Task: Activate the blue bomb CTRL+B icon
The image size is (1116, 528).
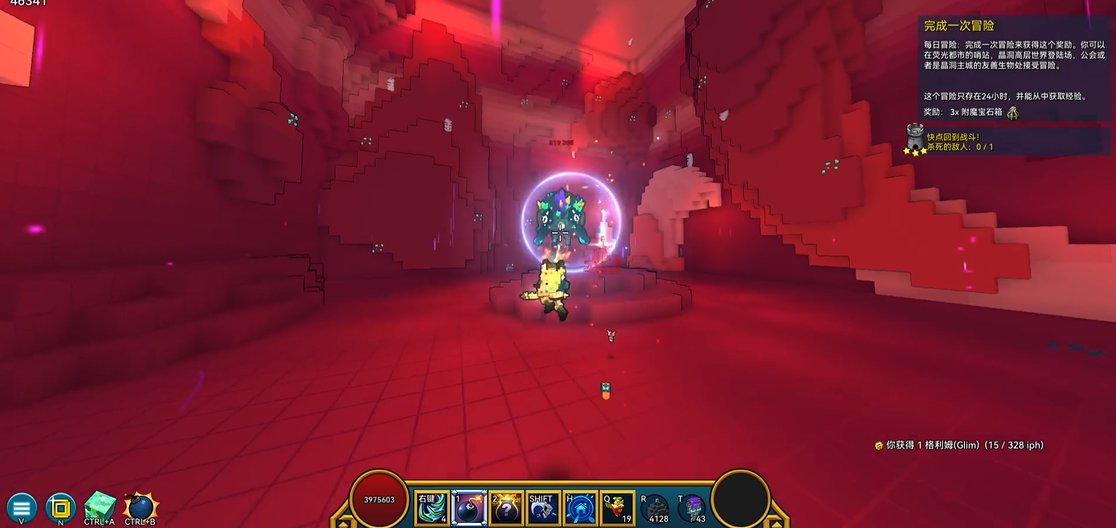Action: (139, 506)
